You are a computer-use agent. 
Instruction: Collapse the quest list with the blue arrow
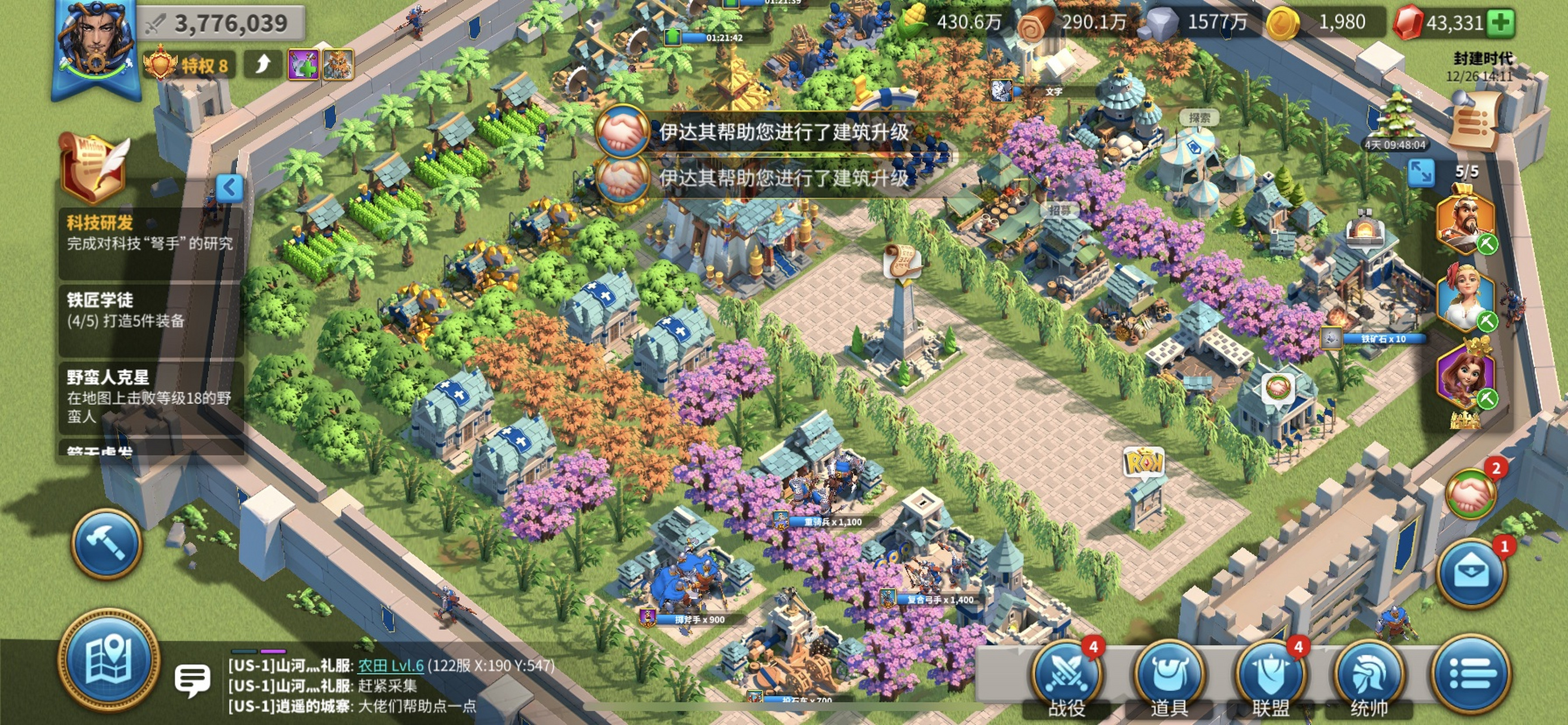(x=229, y=187)
